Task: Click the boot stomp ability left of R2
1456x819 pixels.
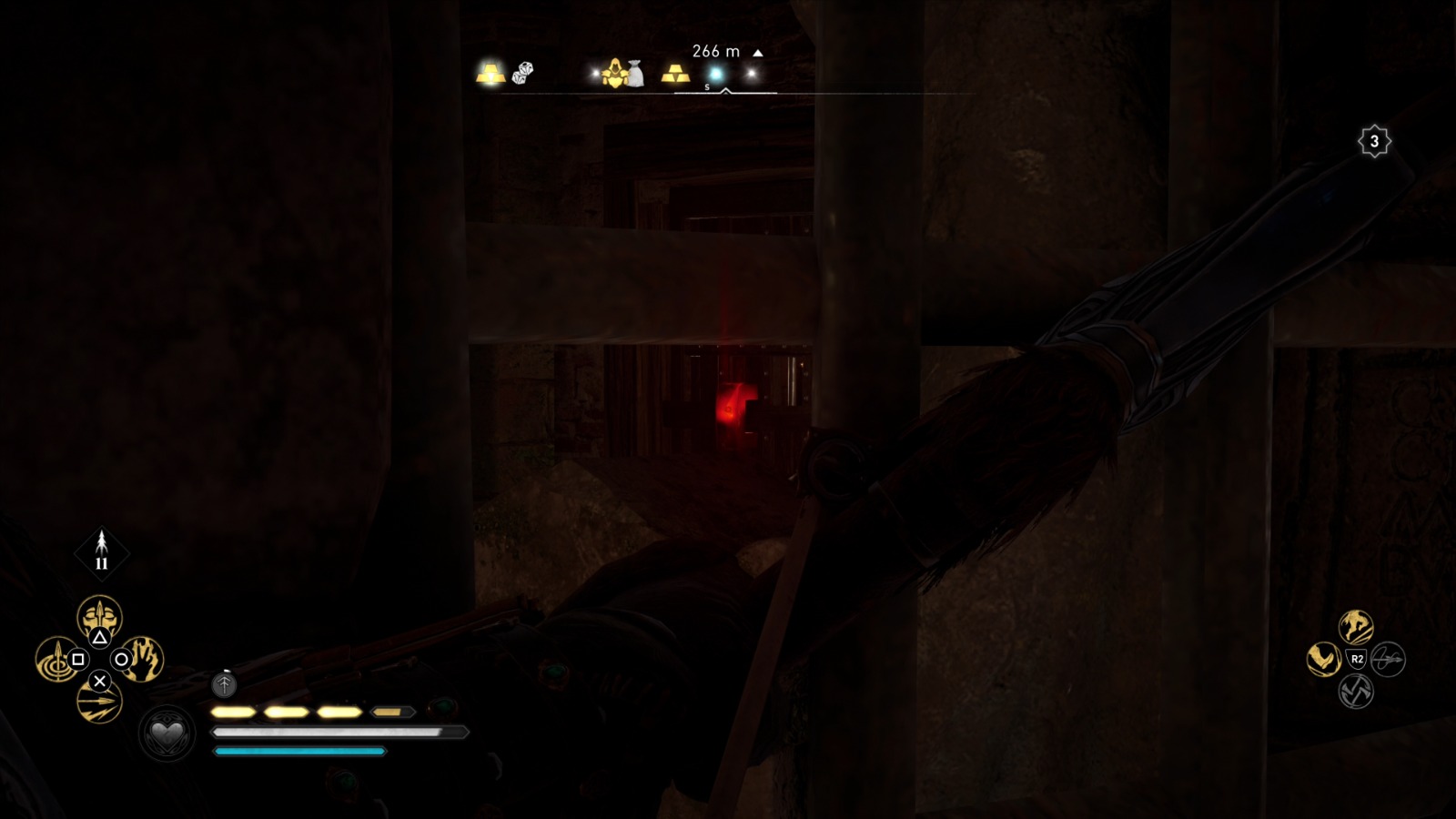Action: (x=1323, y=658)
